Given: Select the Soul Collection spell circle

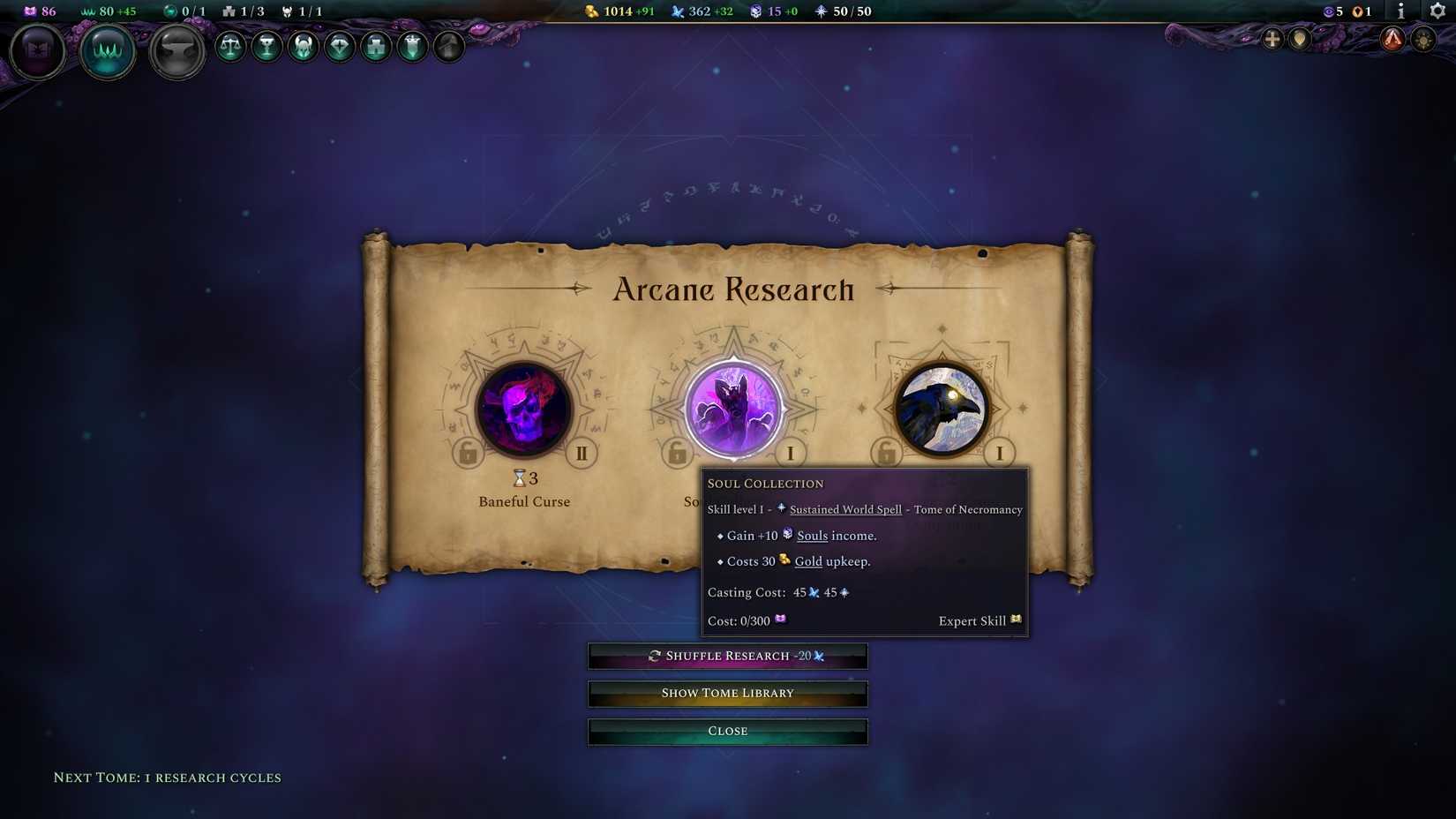Looking at the screenshot, I should 732,409.
